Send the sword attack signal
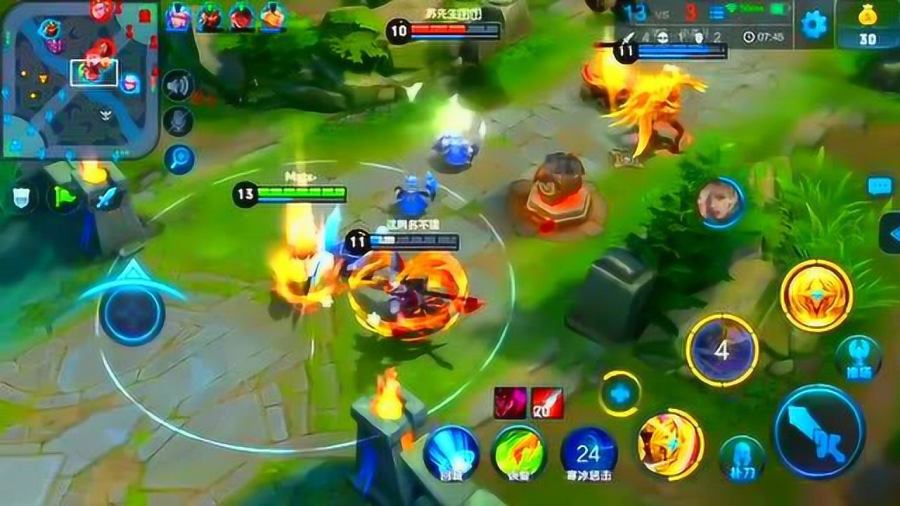The image size is (900, 506). [x=106, y=197]
